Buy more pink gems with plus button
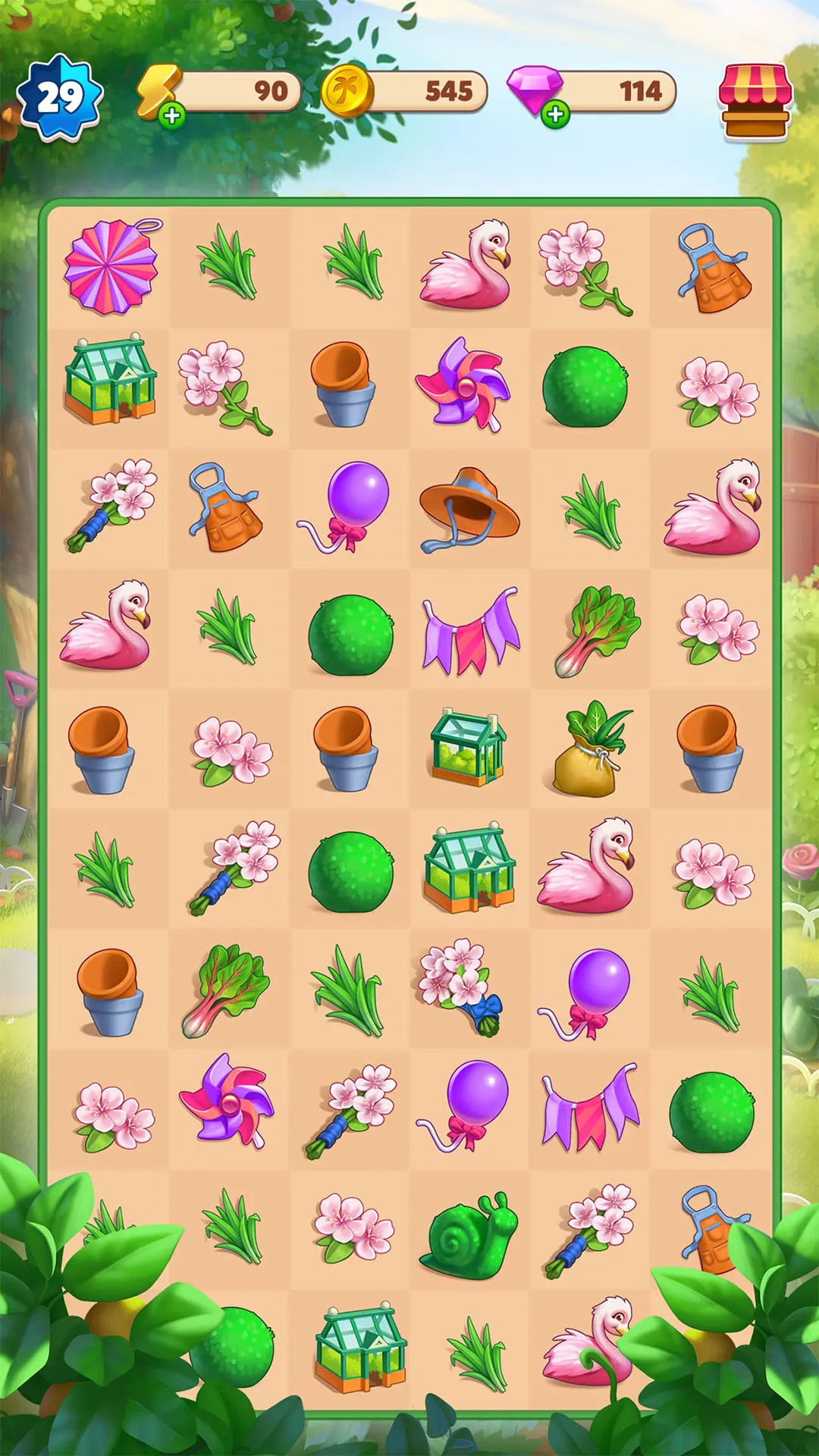The width and height of the screenshot is (819, 1456). tap(556, 115)
